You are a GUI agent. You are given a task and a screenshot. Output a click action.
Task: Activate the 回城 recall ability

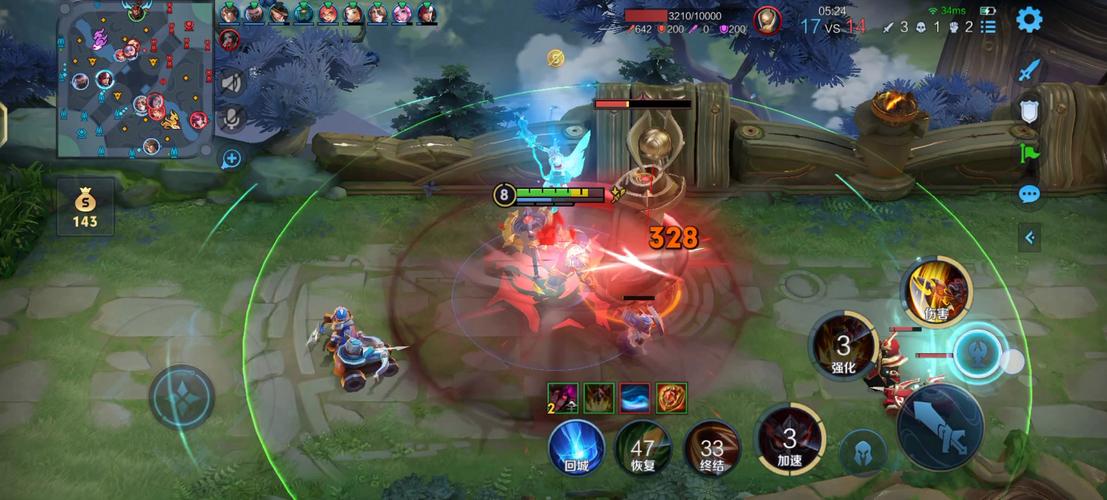(x=576, y=447)
